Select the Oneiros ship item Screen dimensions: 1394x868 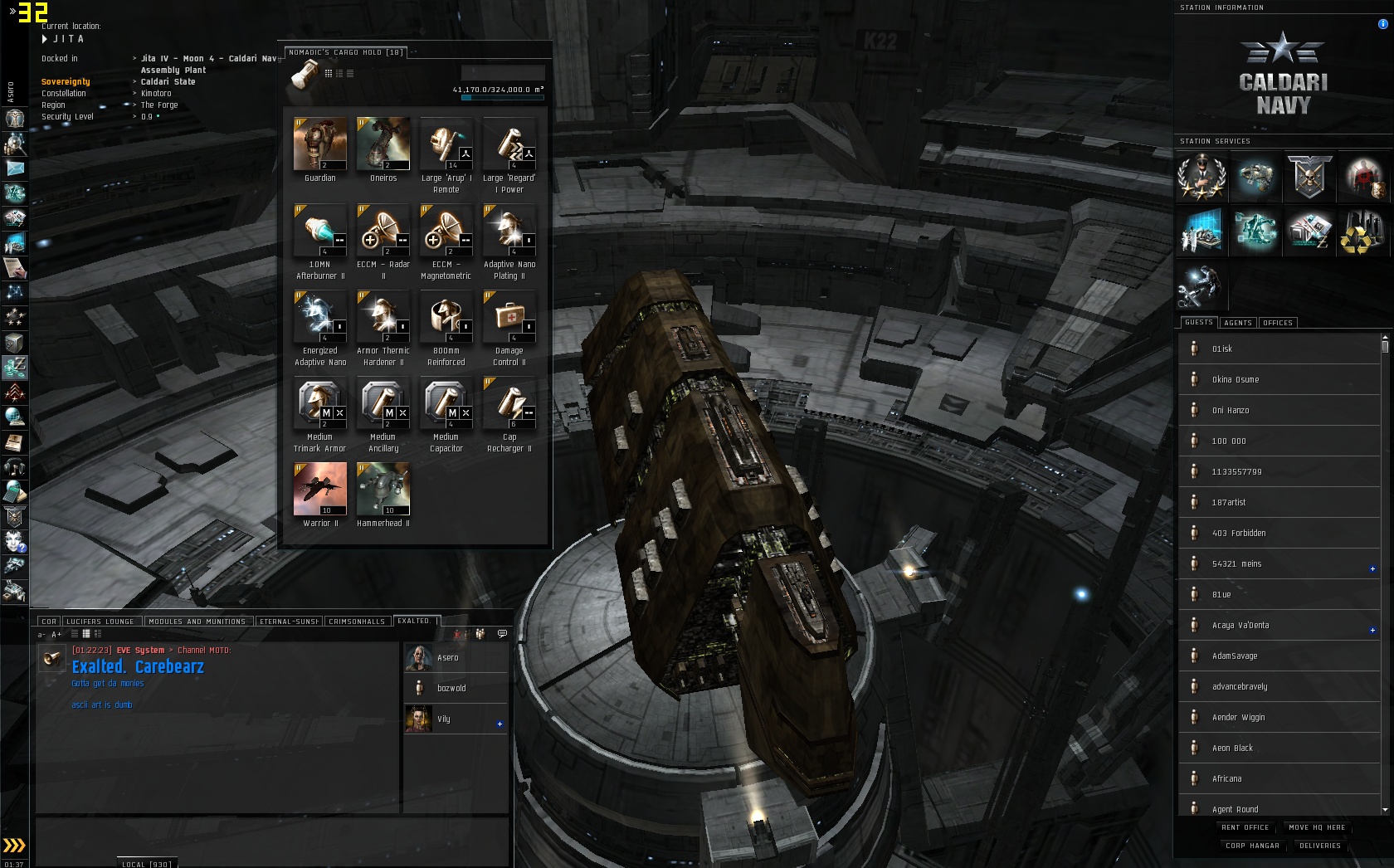coord(383,144)
